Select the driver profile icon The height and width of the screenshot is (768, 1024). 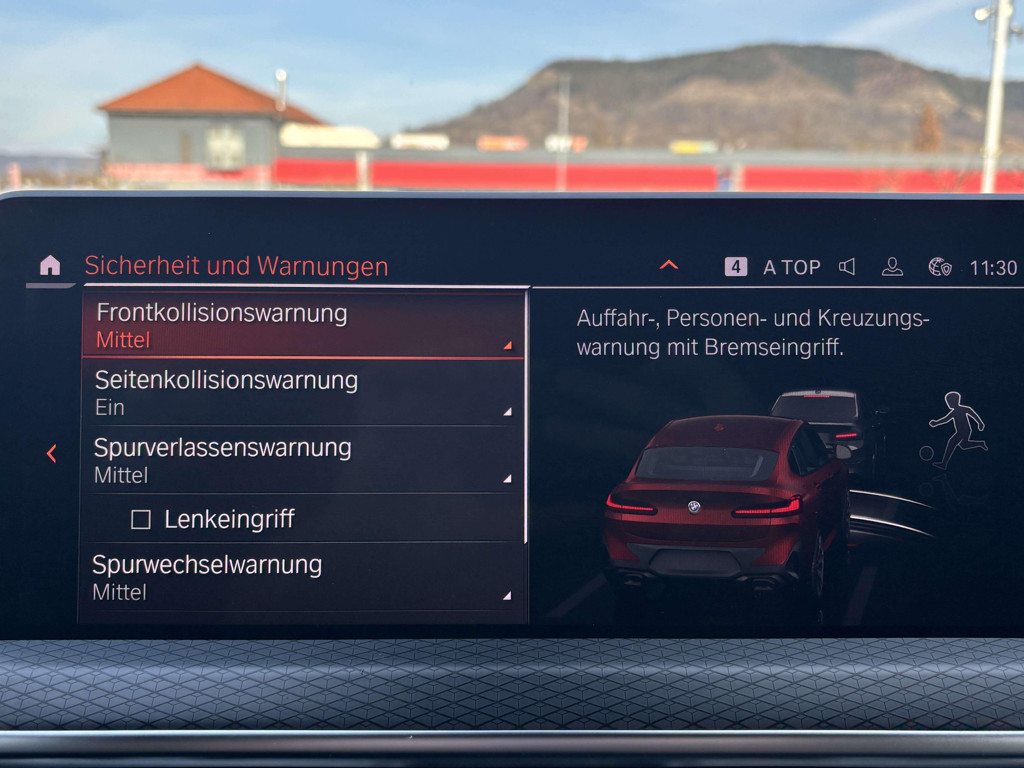click(x=892, y=267)
